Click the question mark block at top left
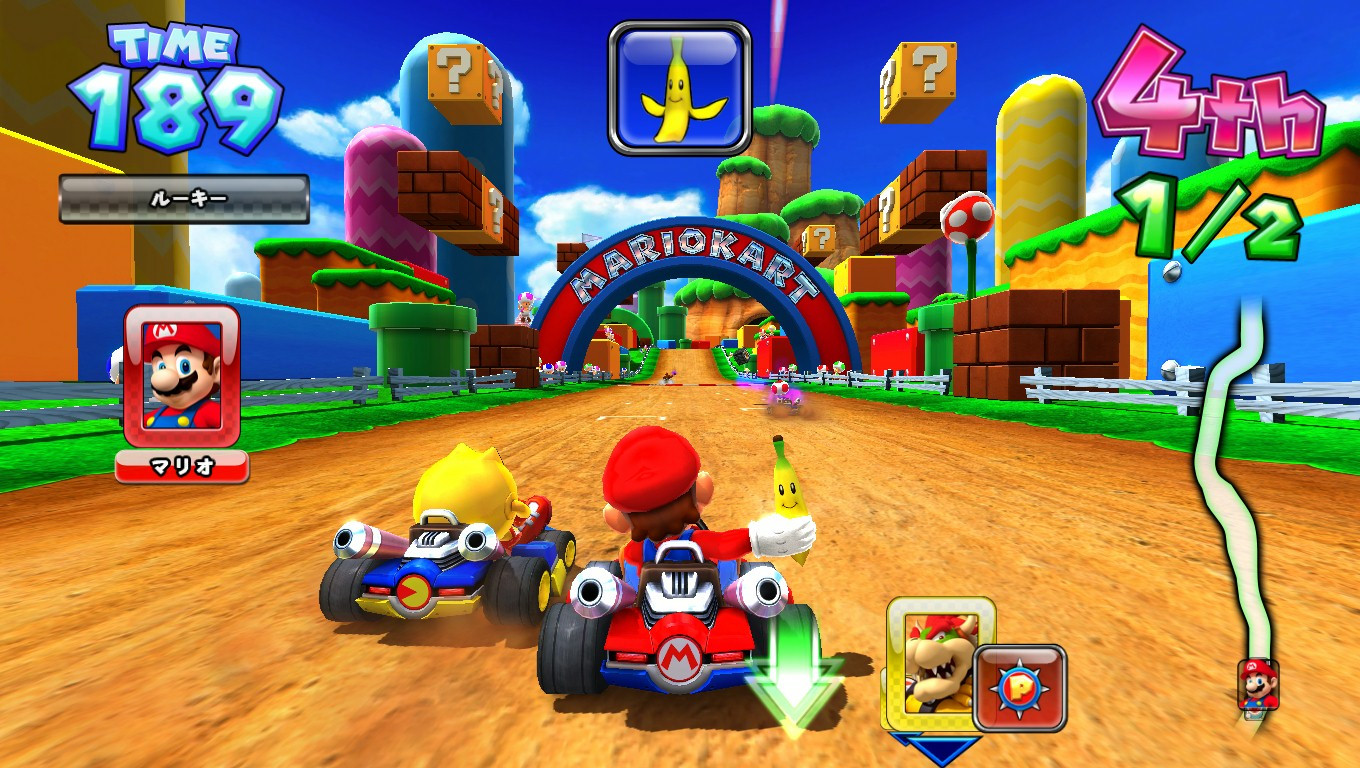The height and width of the screenshot is (768, 1360). pos(455,75)
